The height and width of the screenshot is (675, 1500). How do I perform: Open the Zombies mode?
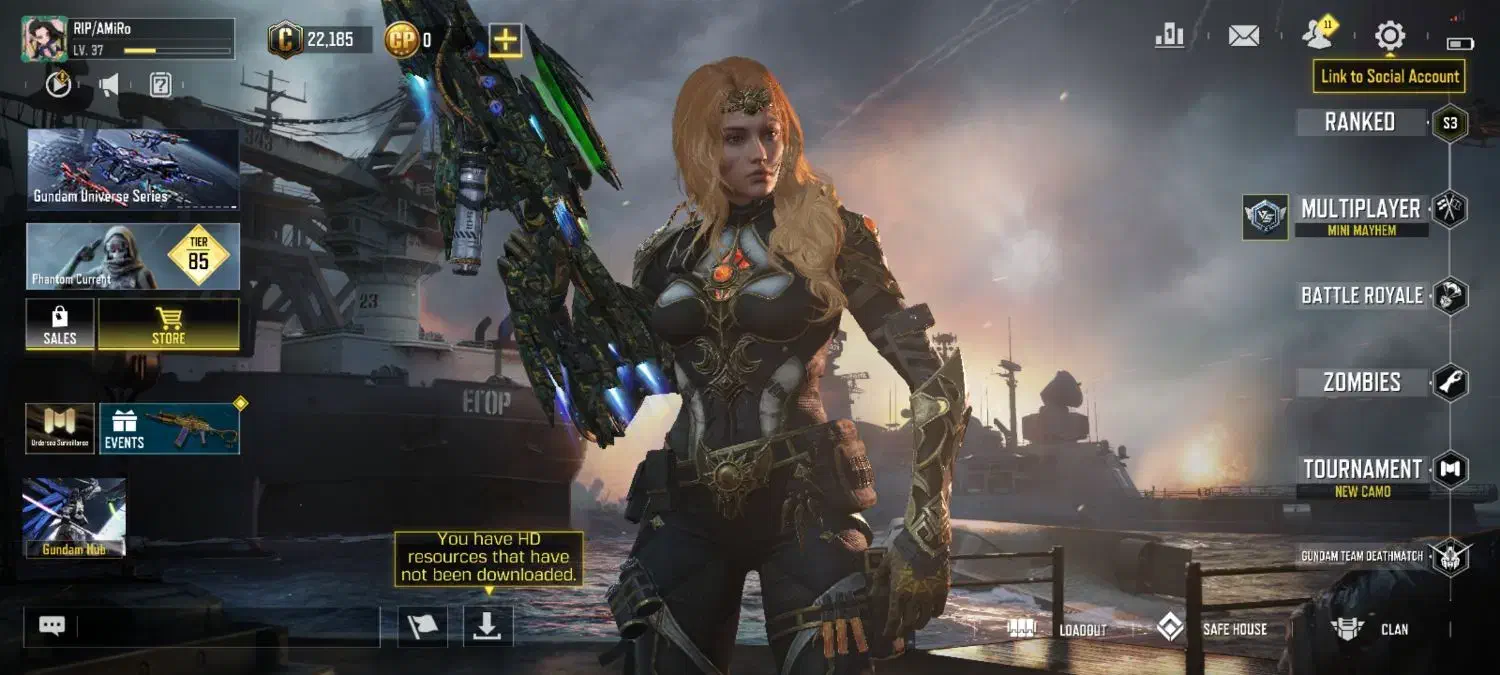(1362, 382)
